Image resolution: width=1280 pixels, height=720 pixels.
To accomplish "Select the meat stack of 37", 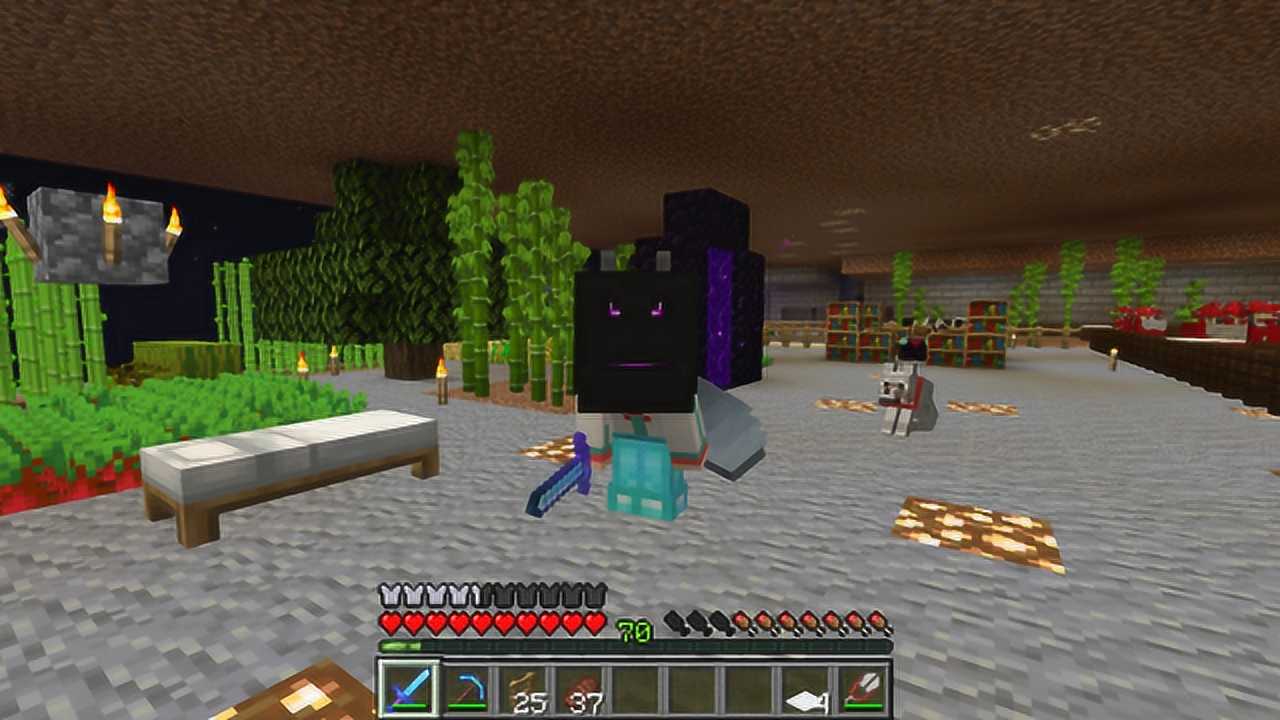I will pos(580,688).
